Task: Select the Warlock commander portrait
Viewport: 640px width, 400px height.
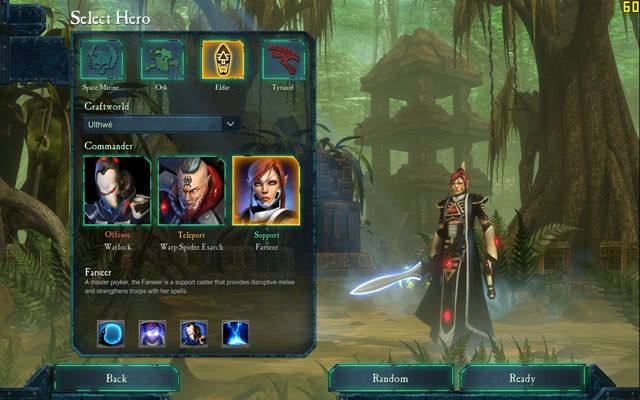Action: [x=117, y=190]
